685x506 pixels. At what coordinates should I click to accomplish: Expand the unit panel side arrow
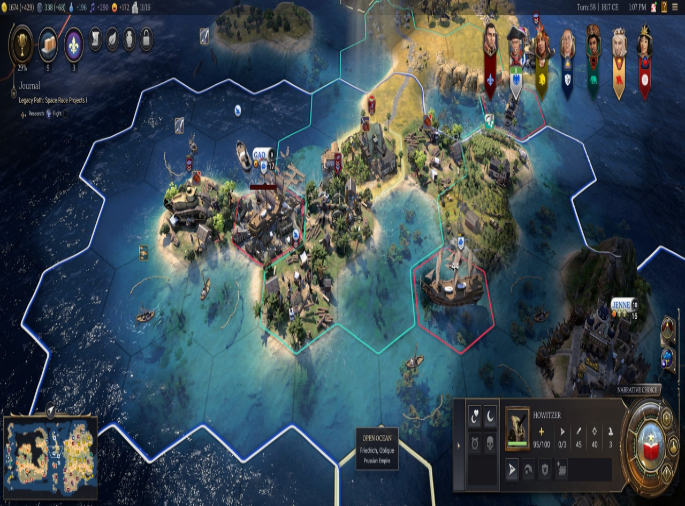point(459,444)
